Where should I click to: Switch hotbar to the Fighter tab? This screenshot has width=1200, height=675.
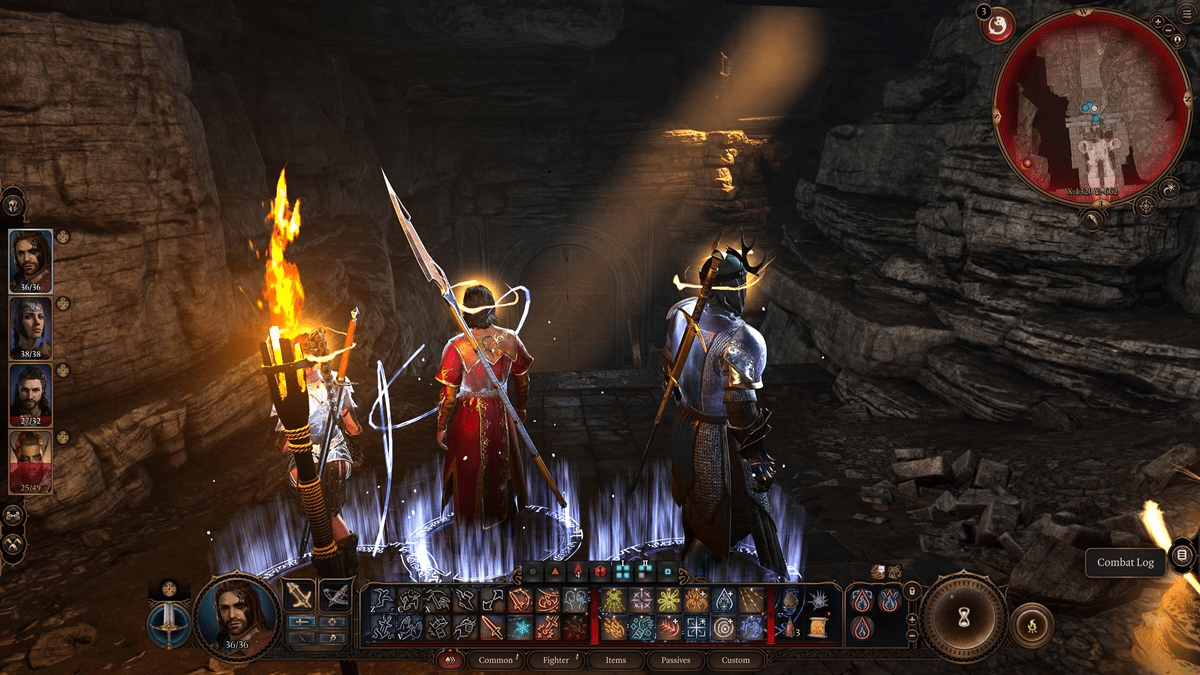tap(556, 660)
